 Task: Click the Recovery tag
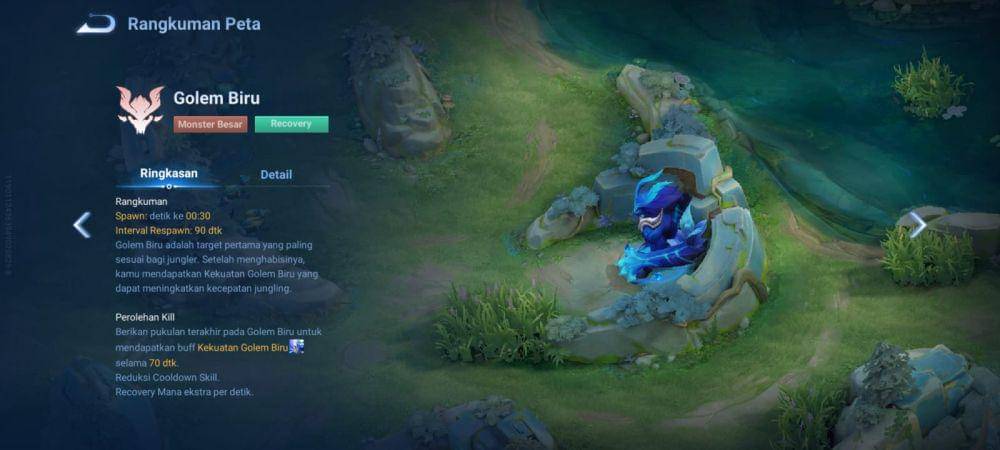tap(291, 124)
